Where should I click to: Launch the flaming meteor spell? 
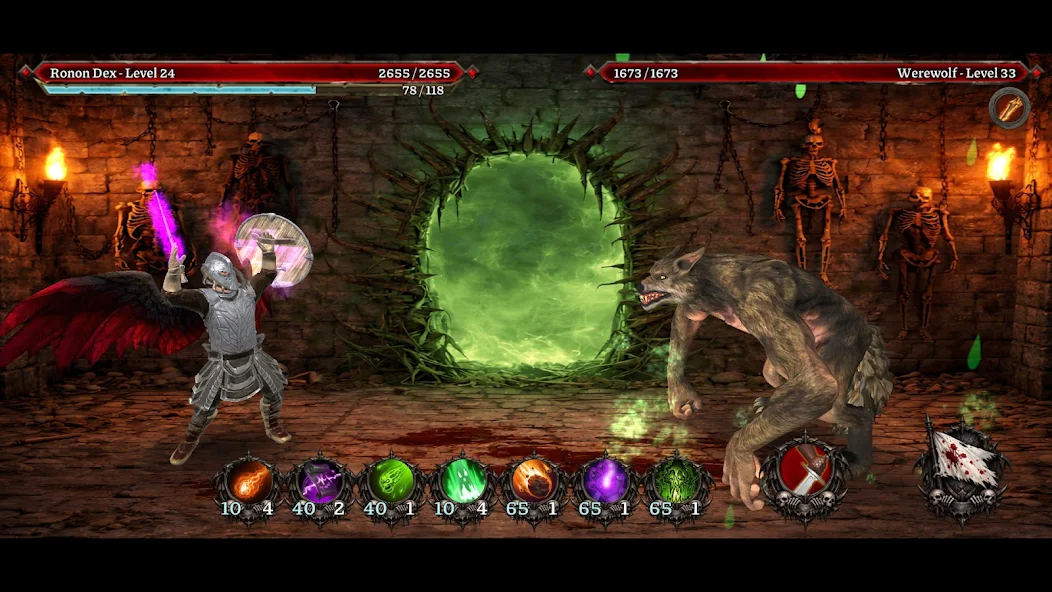tap(535, 481)
